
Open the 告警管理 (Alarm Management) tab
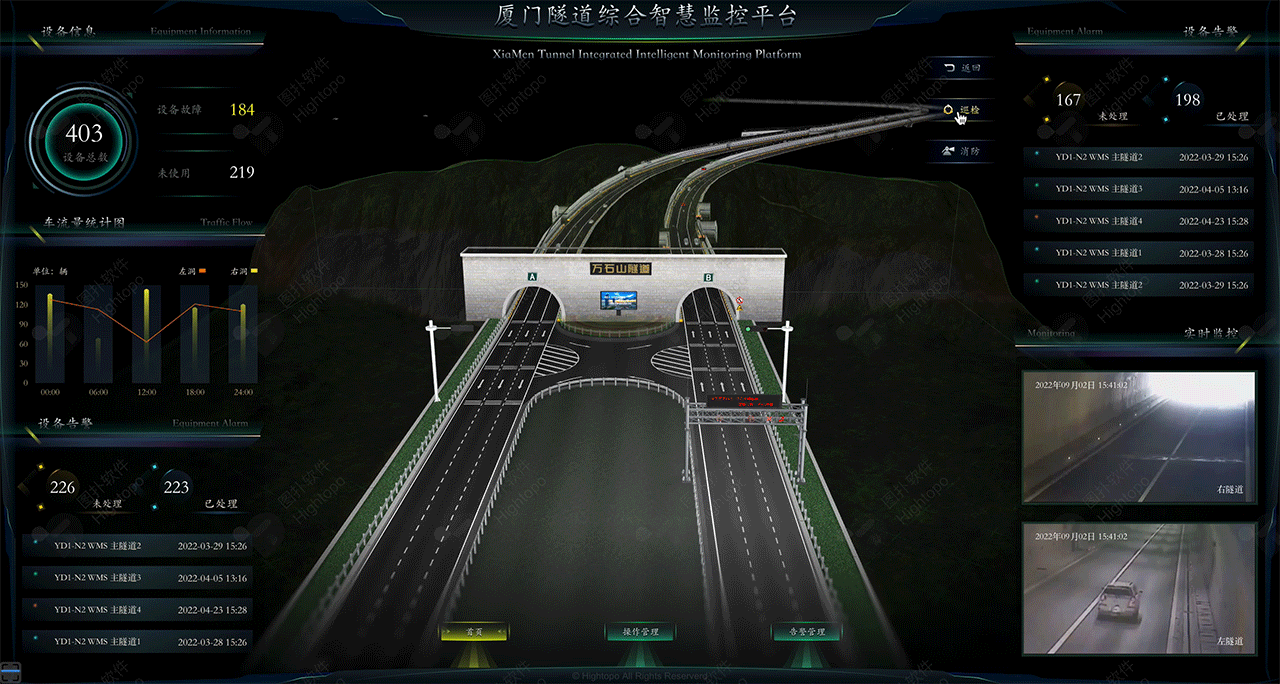(x=806, y=632)
